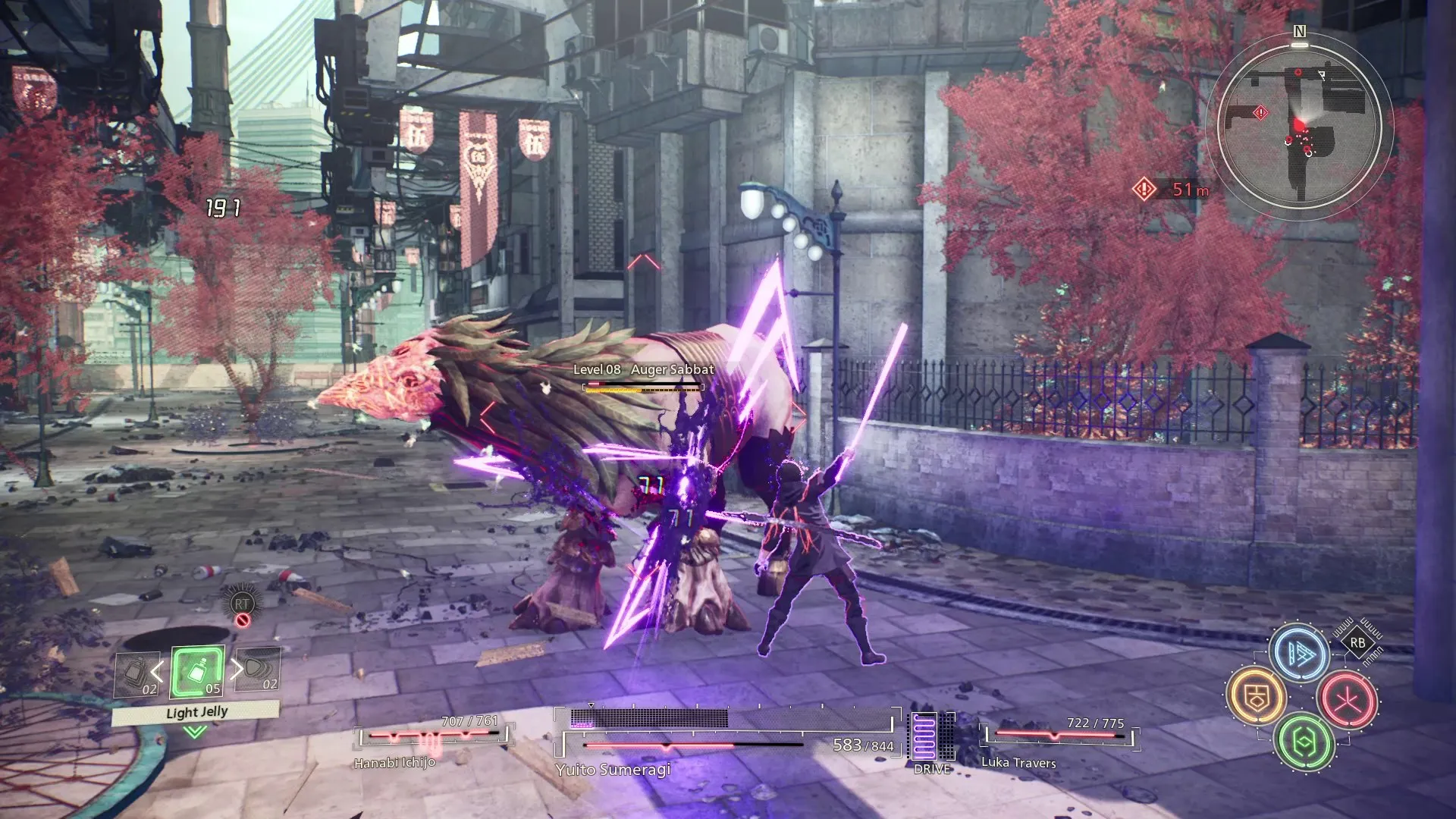This screenshot has width=1456, height=819.
Task: Activate the red SAS ability icon
Action: (x=1348, y=699)
